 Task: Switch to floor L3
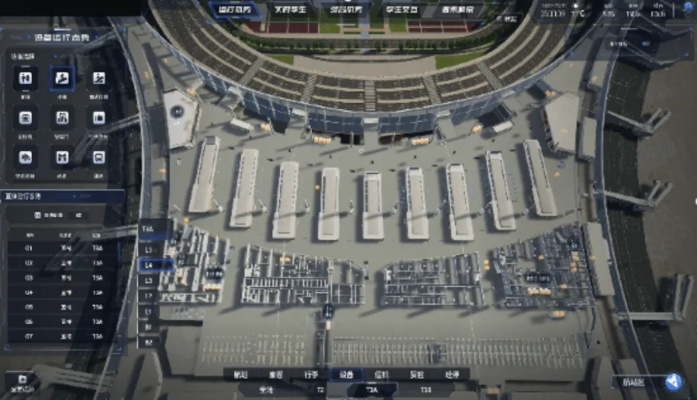(x=149, y=280)
